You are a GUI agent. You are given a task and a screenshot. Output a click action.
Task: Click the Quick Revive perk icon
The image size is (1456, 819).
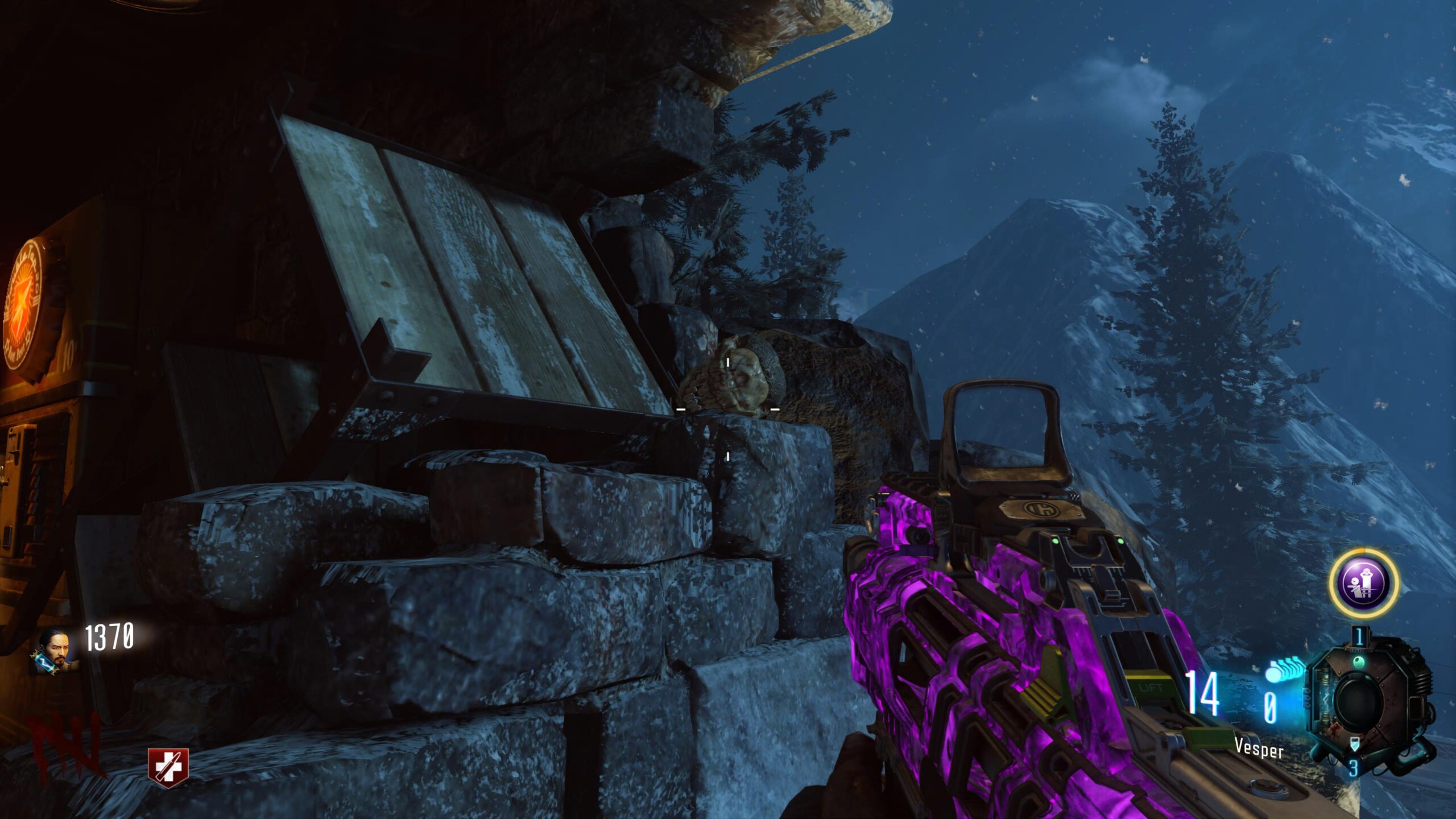tap(167, 767)
